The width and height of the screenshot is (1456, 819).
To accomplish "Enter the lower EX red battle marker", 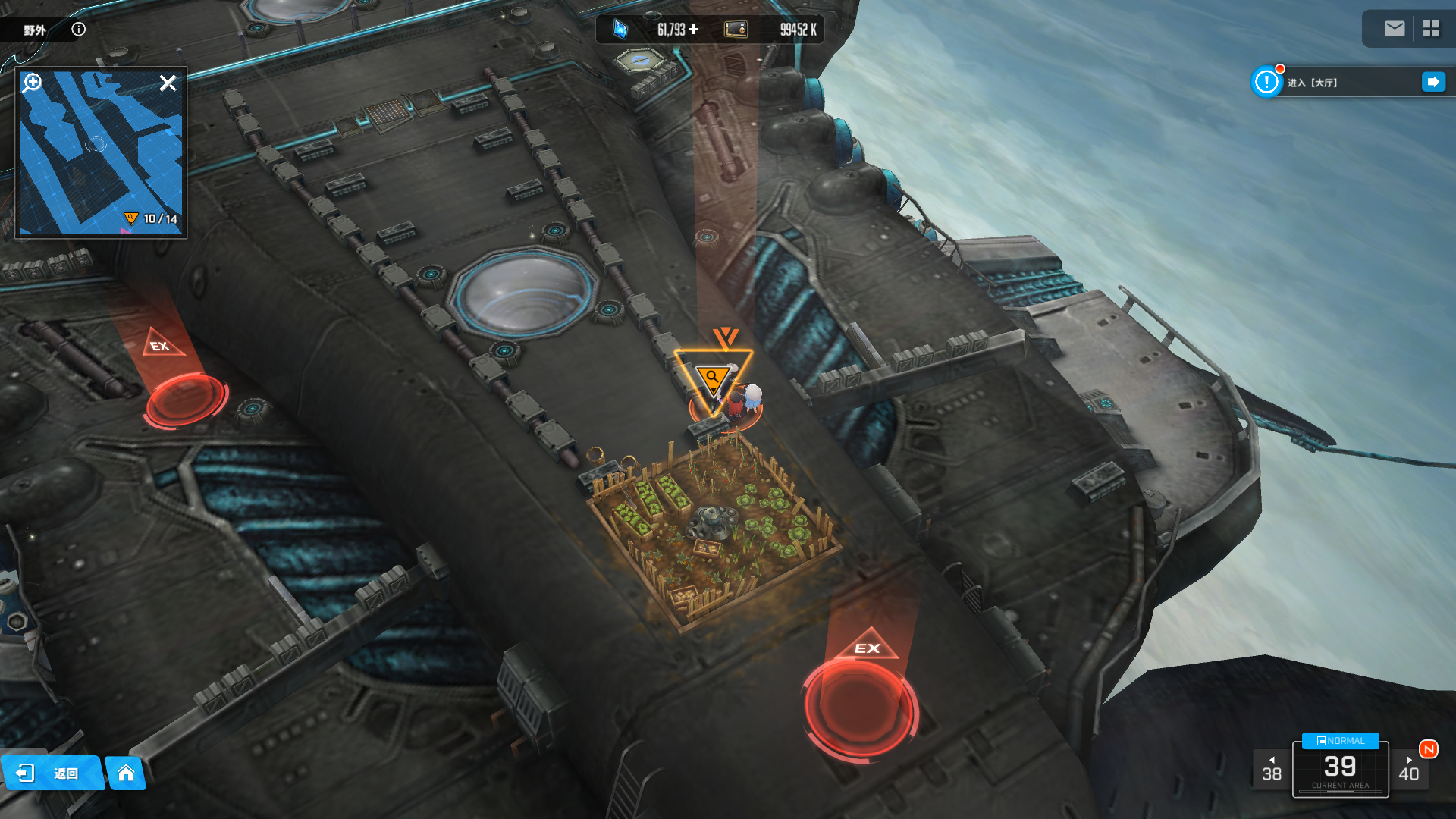I will click(x=861, y=705).
